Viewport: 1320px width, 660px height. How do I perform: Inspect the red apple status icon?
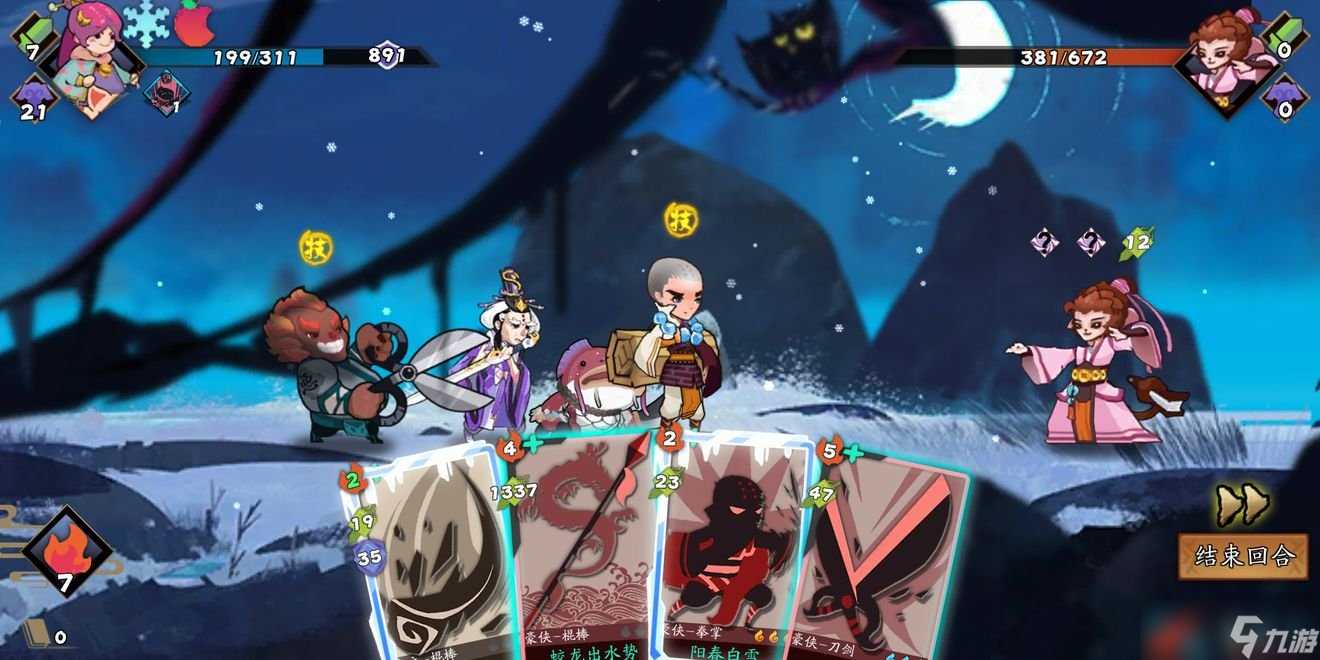(195, 22)
